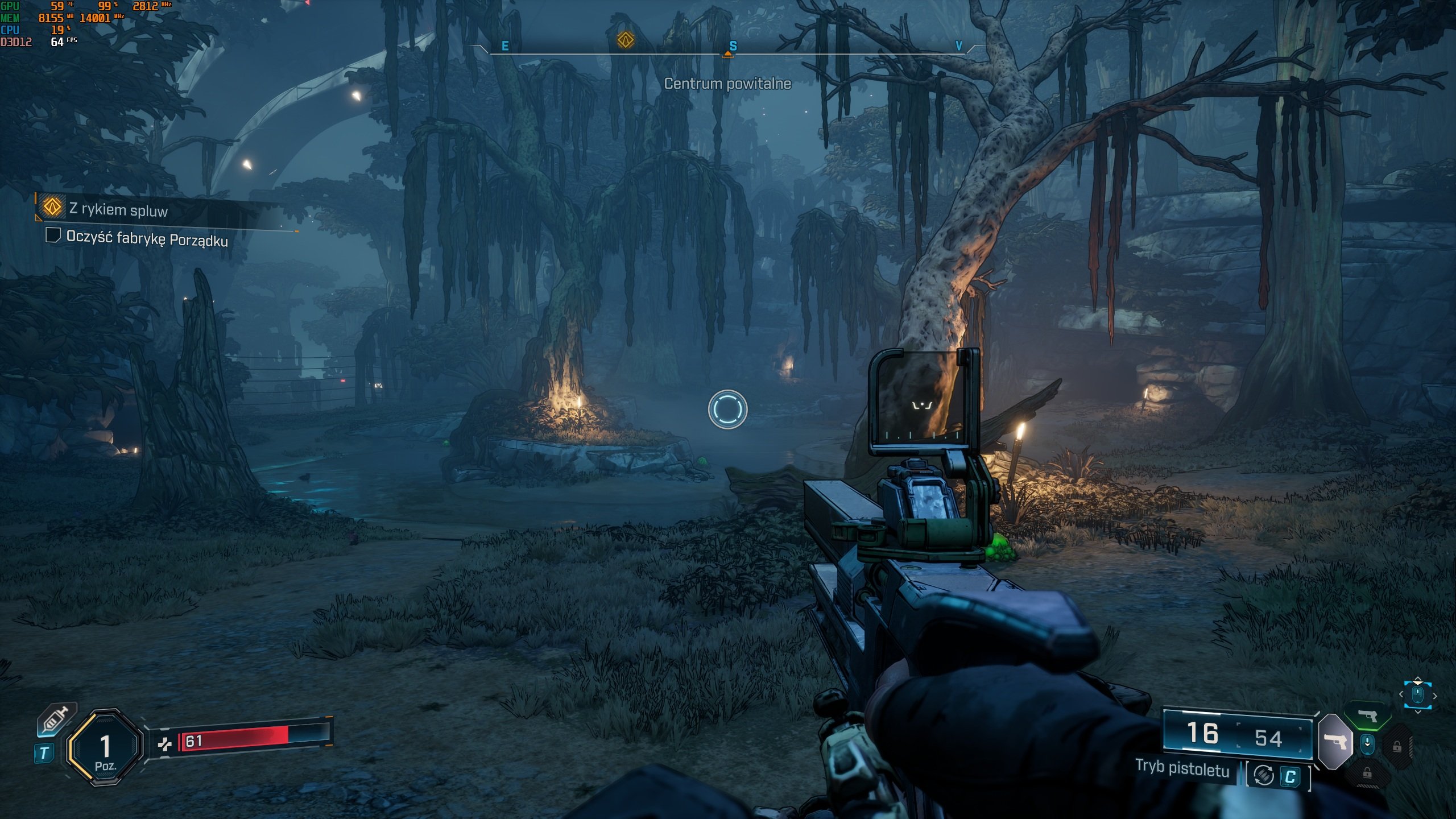Select the "Tryb pistoletu" weapon mode label
Image resolution: width=1456 pixels, height=819 pixels.
(x=1182, y=768)
